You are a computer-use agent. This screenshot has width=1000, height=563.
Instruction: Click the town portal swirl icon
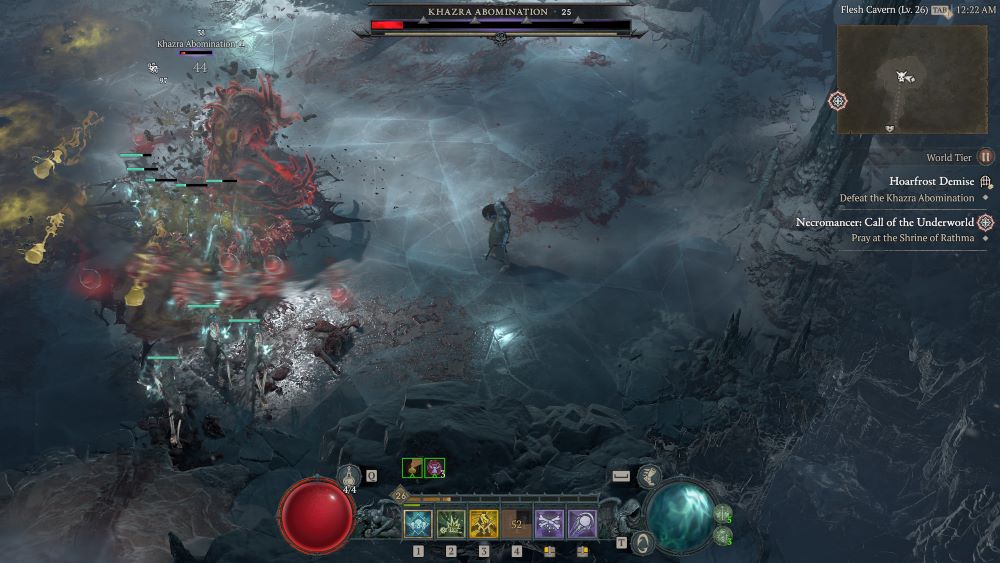pyautogui.click(x=643, y=542)
